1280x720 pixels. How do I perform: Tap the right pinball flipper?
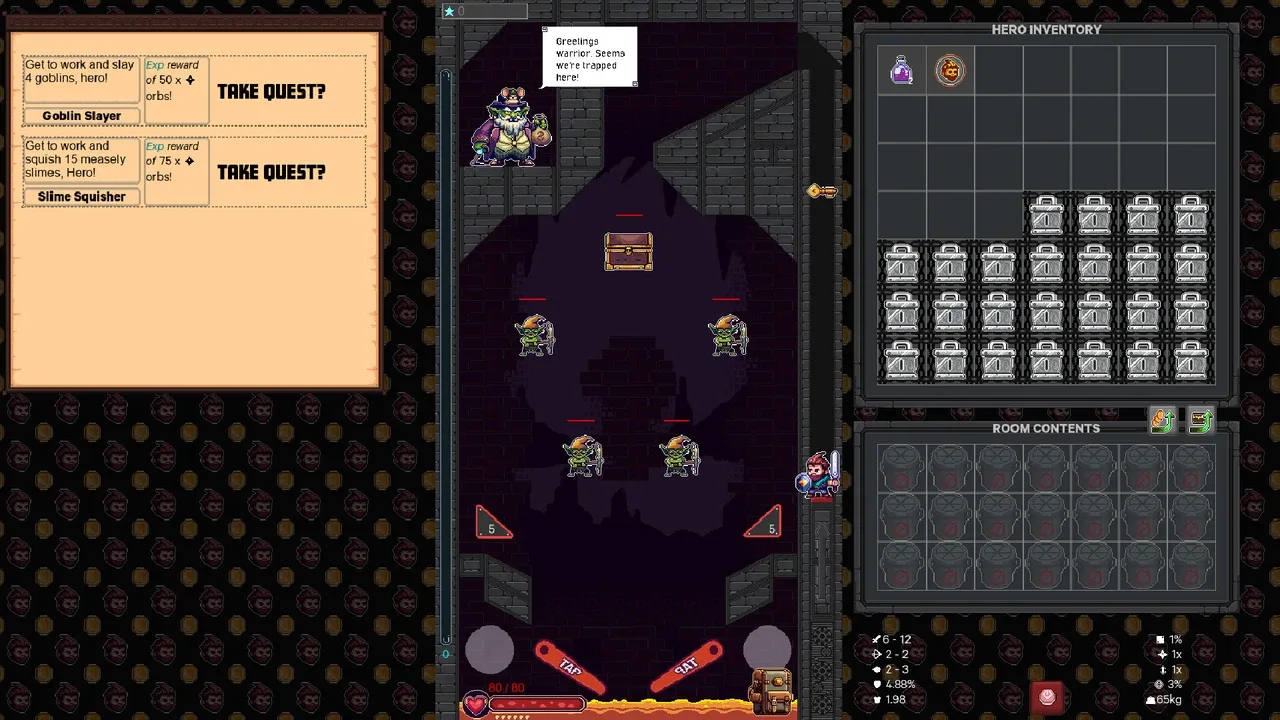coord(686,667)
